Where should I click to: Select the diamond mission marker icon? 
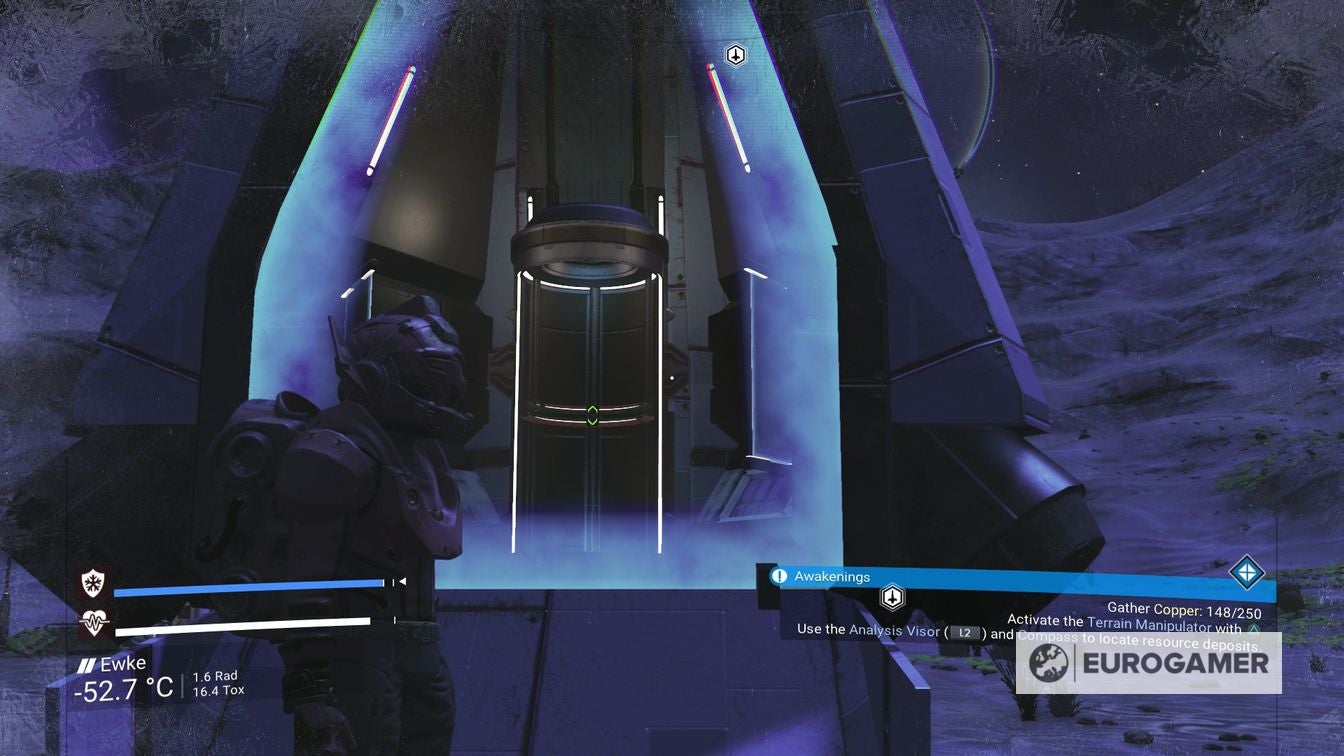tap(1246, 574)
